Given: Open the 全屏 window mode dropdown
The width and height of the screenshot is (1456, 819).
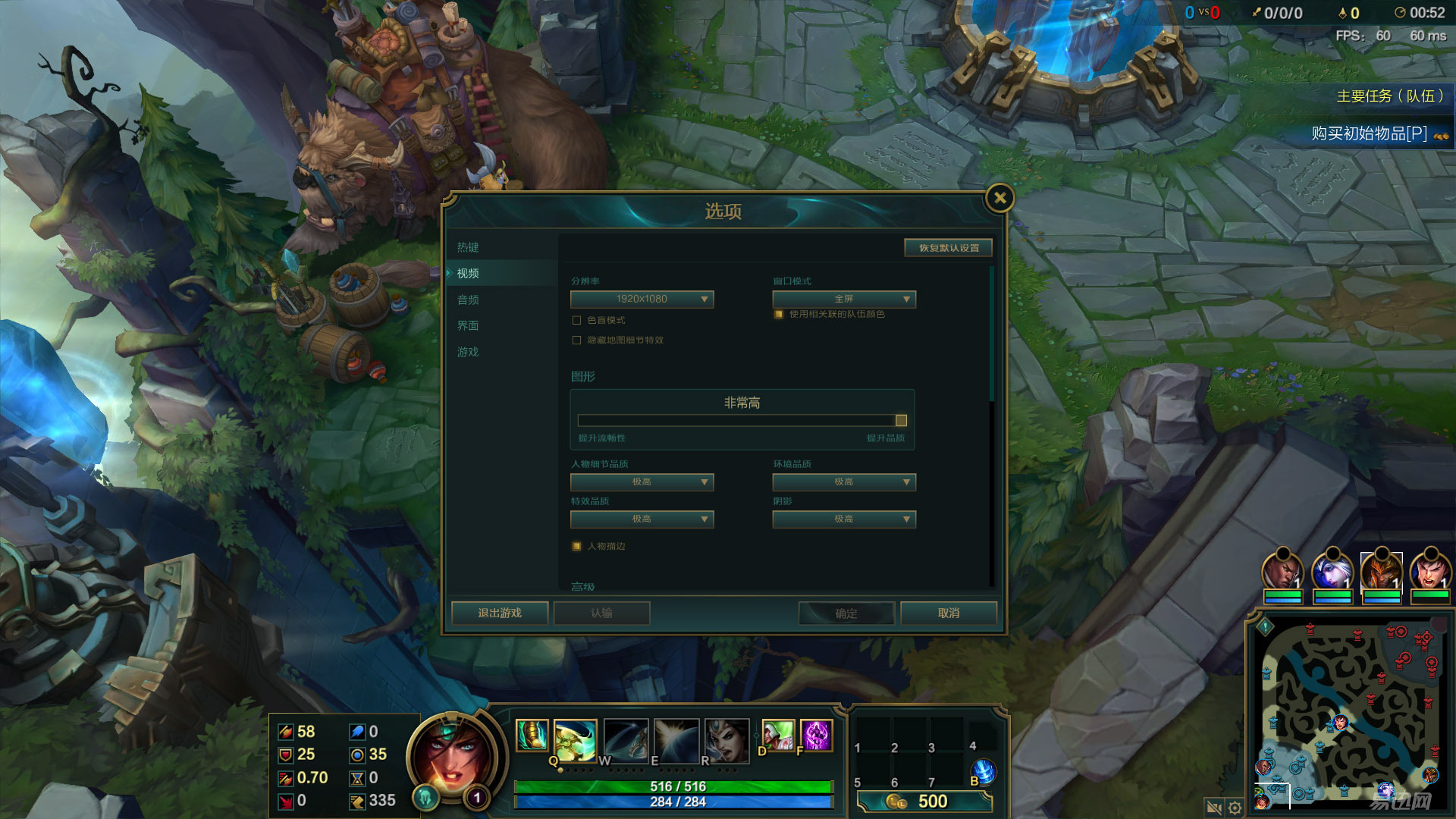Looking at the screenshot, I should point(844,300).
